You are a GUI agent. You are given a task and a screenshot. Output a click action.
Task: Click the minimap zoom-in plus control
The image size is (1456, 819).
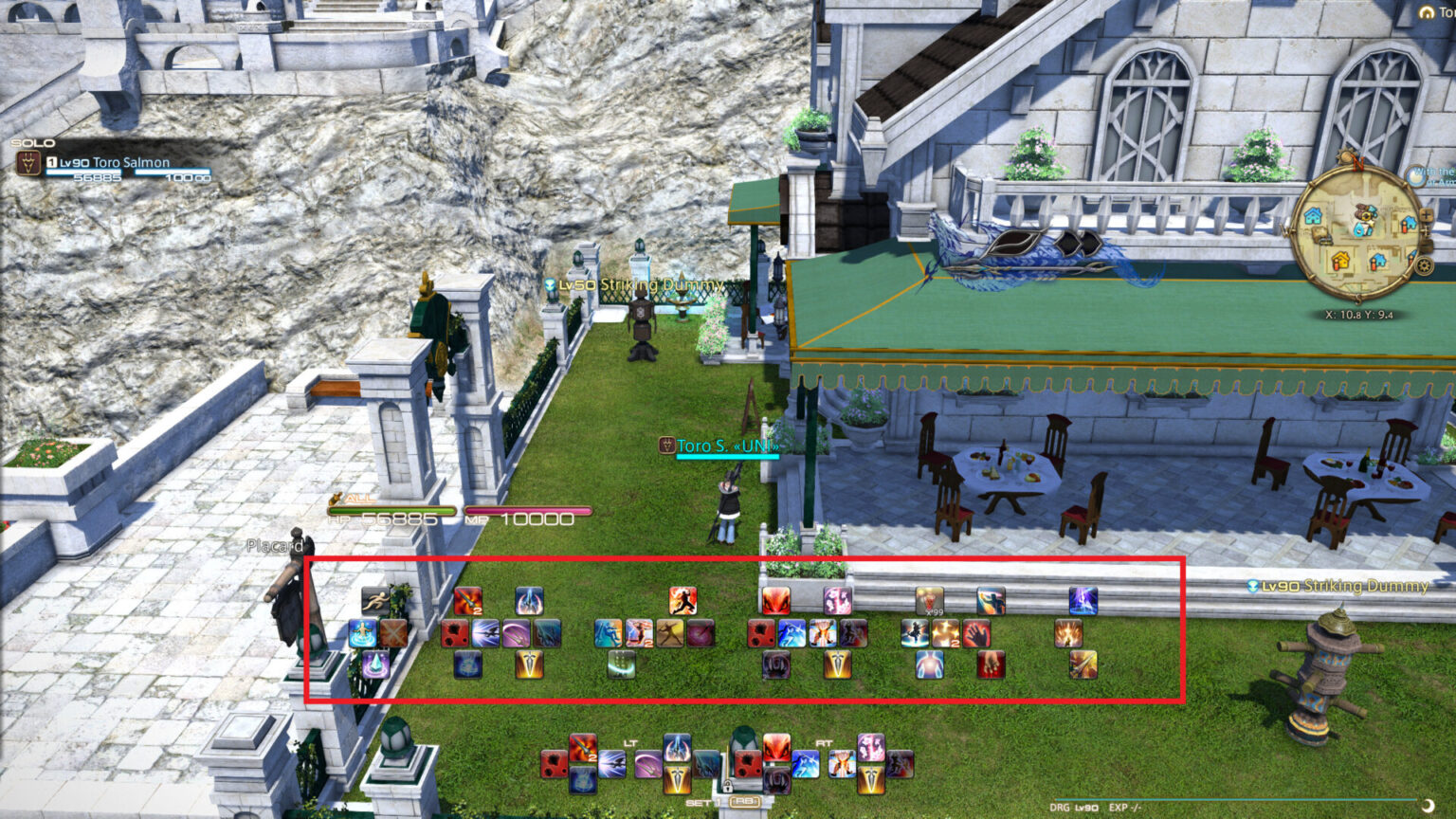pos(1427,214)
